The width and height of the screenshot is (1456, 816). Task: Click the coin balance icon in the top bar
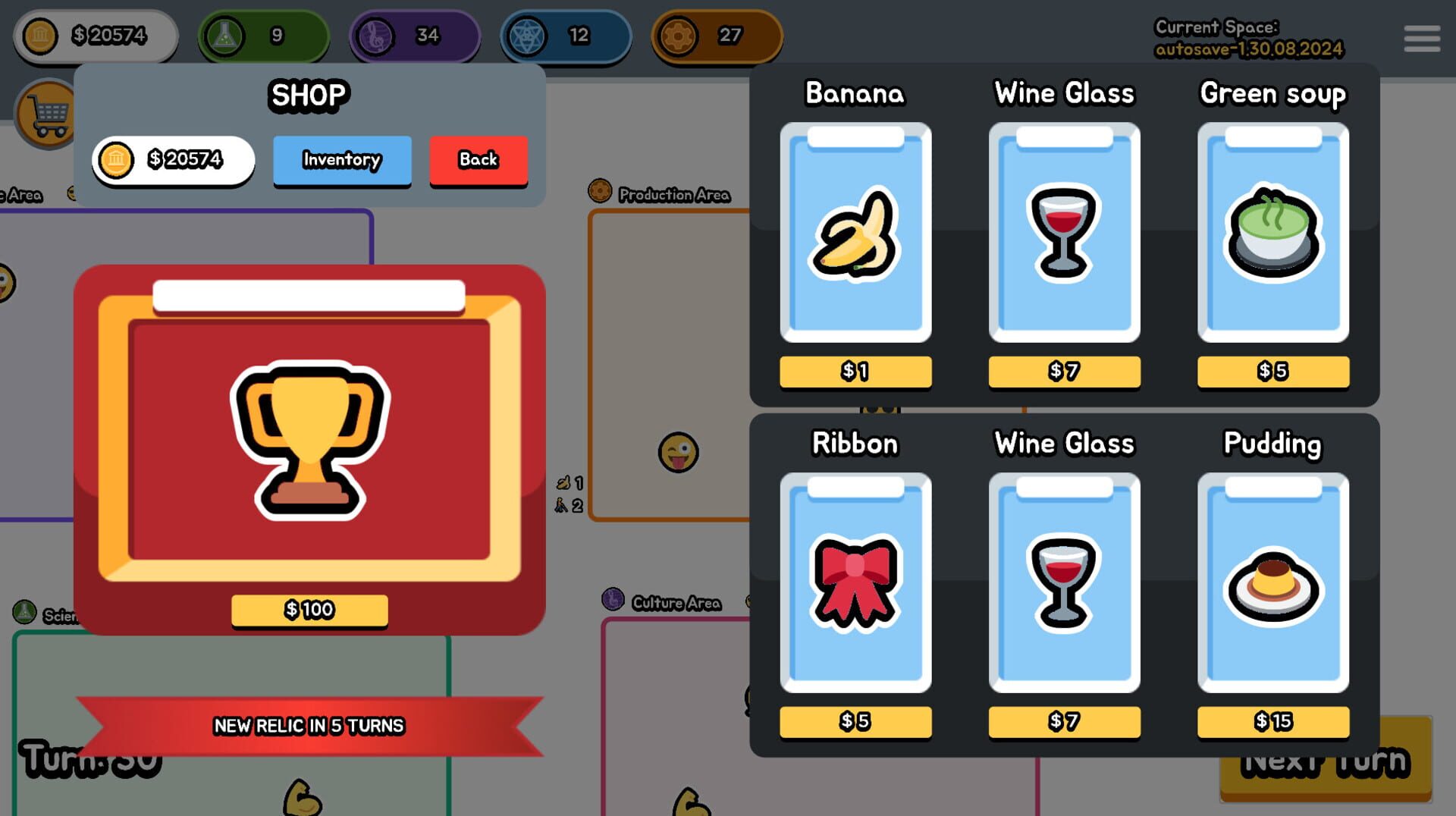[x=42, y=34]
